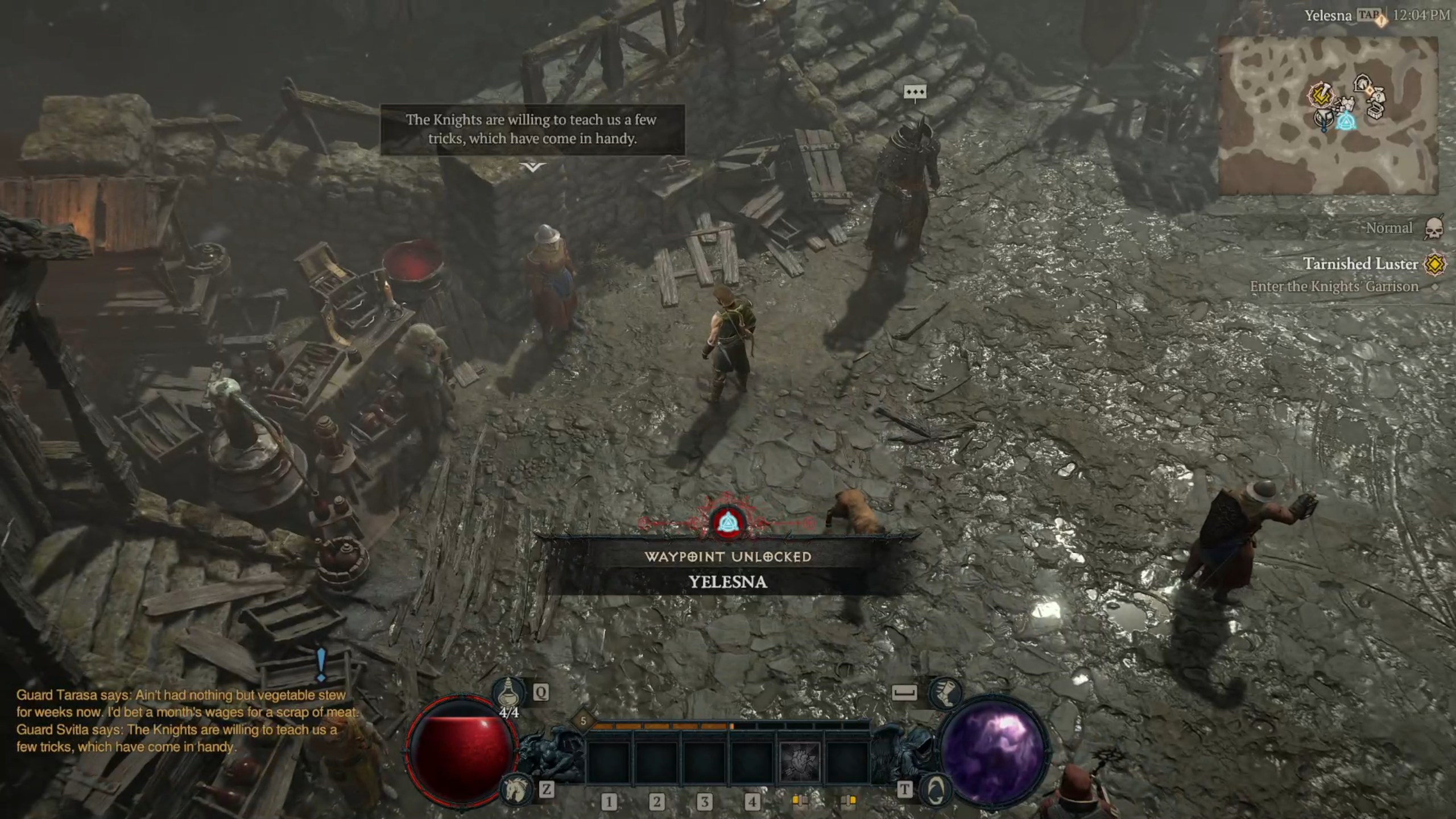Use the healing potion flask icon
1456x819 pixels.
pos(507,692)
